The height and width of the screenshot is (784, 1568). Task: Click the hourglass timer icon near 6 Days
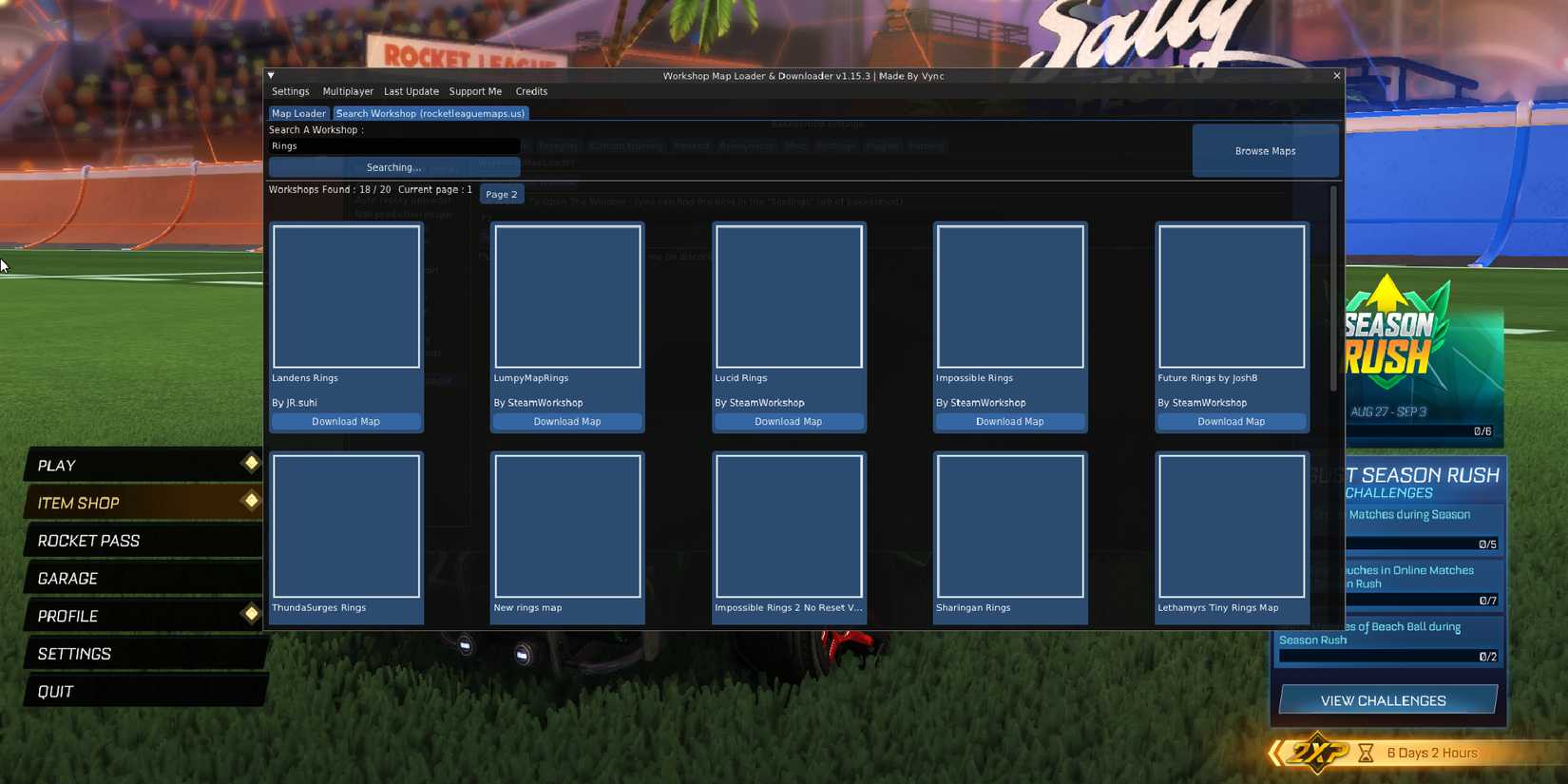(1366, 752)
